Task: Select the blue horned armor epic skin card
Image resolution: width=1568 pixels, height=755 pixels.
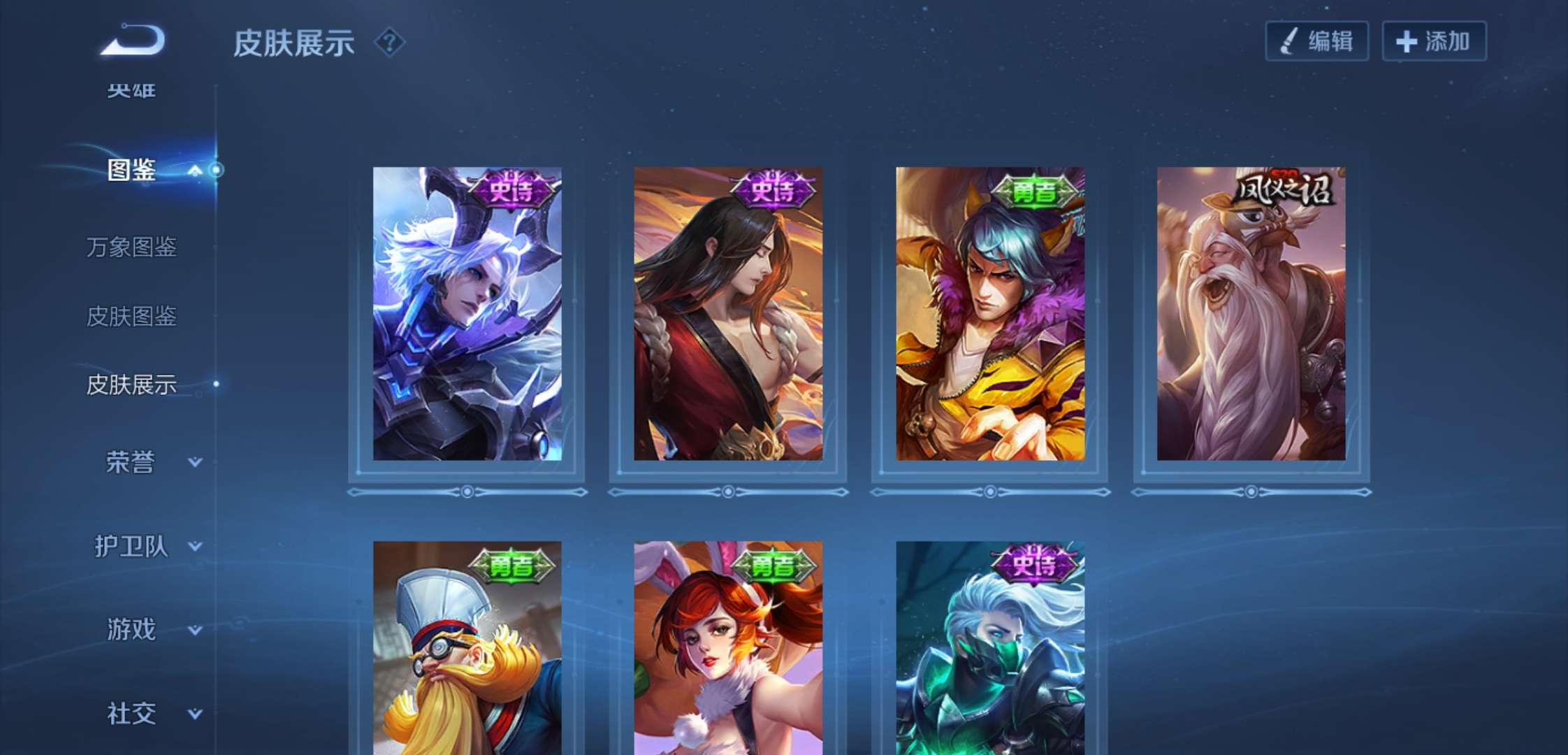Action: pos(467,315)
